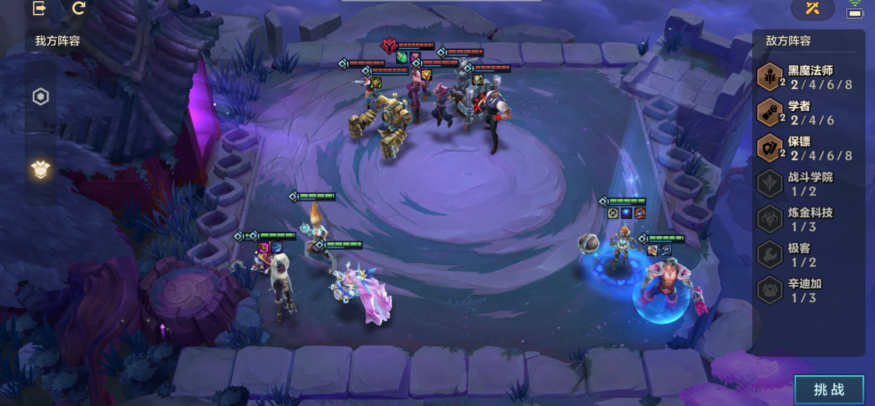875x406 pixels.
Task: Start the battle with the 挑战 button
Action: (828, 389)
